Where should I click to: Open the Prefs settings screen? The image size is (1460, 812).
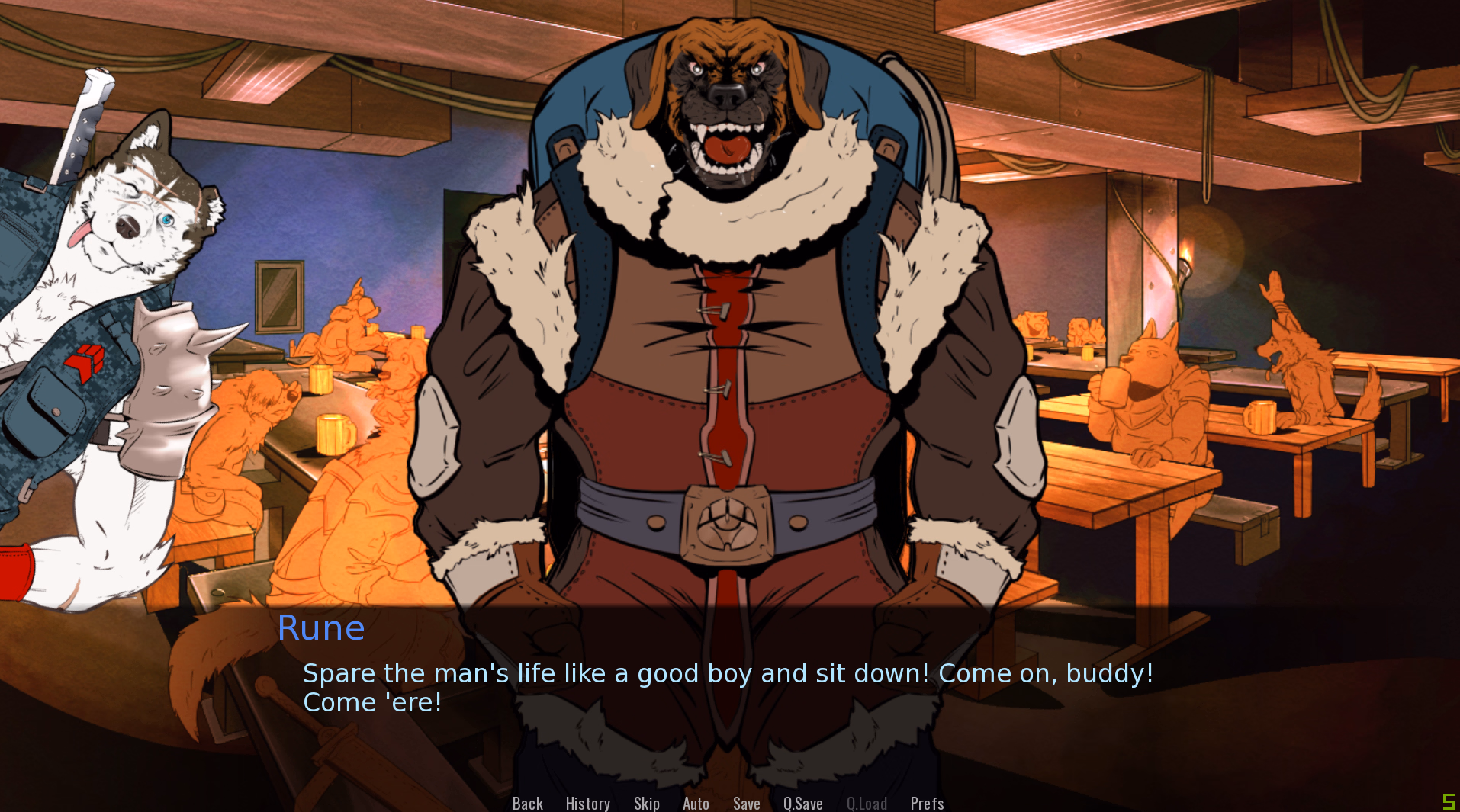927,803
